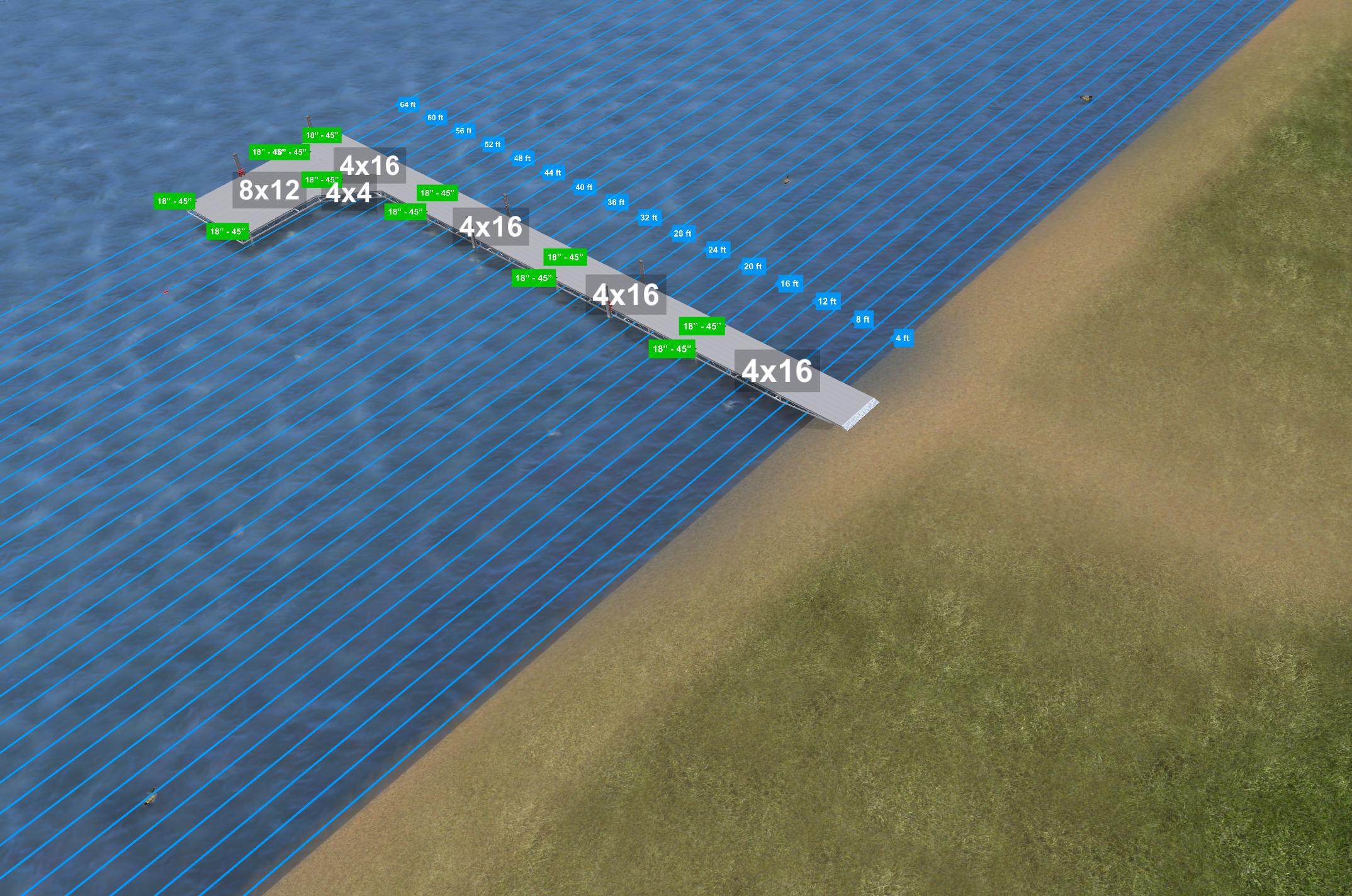Click the 4 ft distance marker

coord(902,338)
